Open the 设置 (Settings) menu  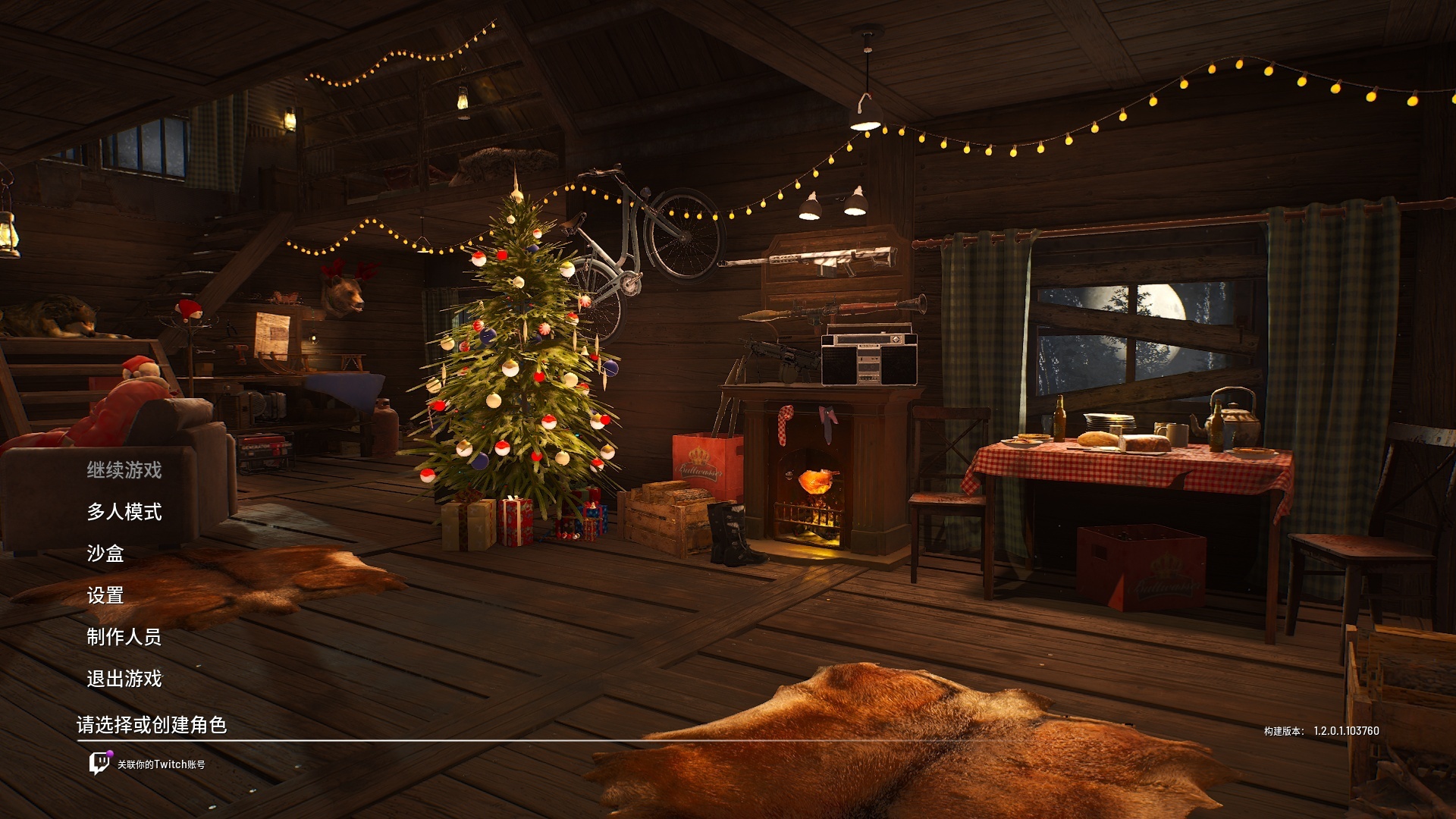point(105,595)
